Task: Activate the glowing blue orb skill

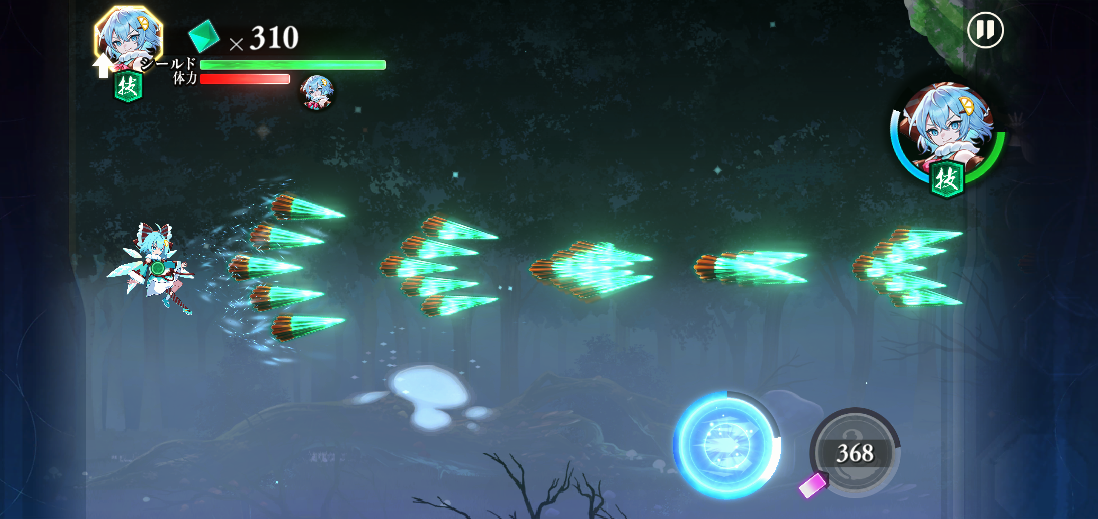Action: pos(726,446)
